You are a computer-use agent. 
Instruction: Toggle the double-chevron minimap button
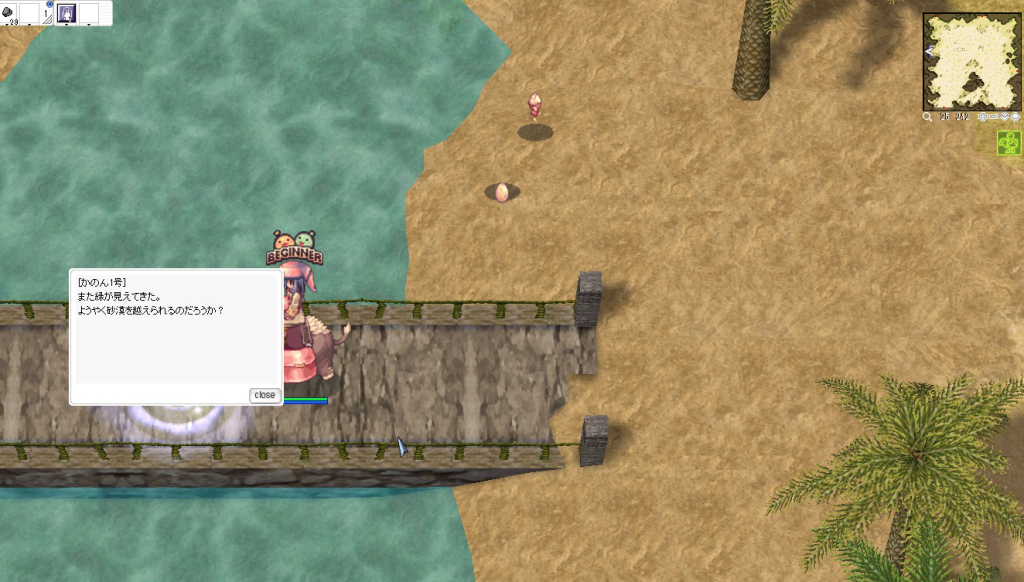(x=1005, y=117)
